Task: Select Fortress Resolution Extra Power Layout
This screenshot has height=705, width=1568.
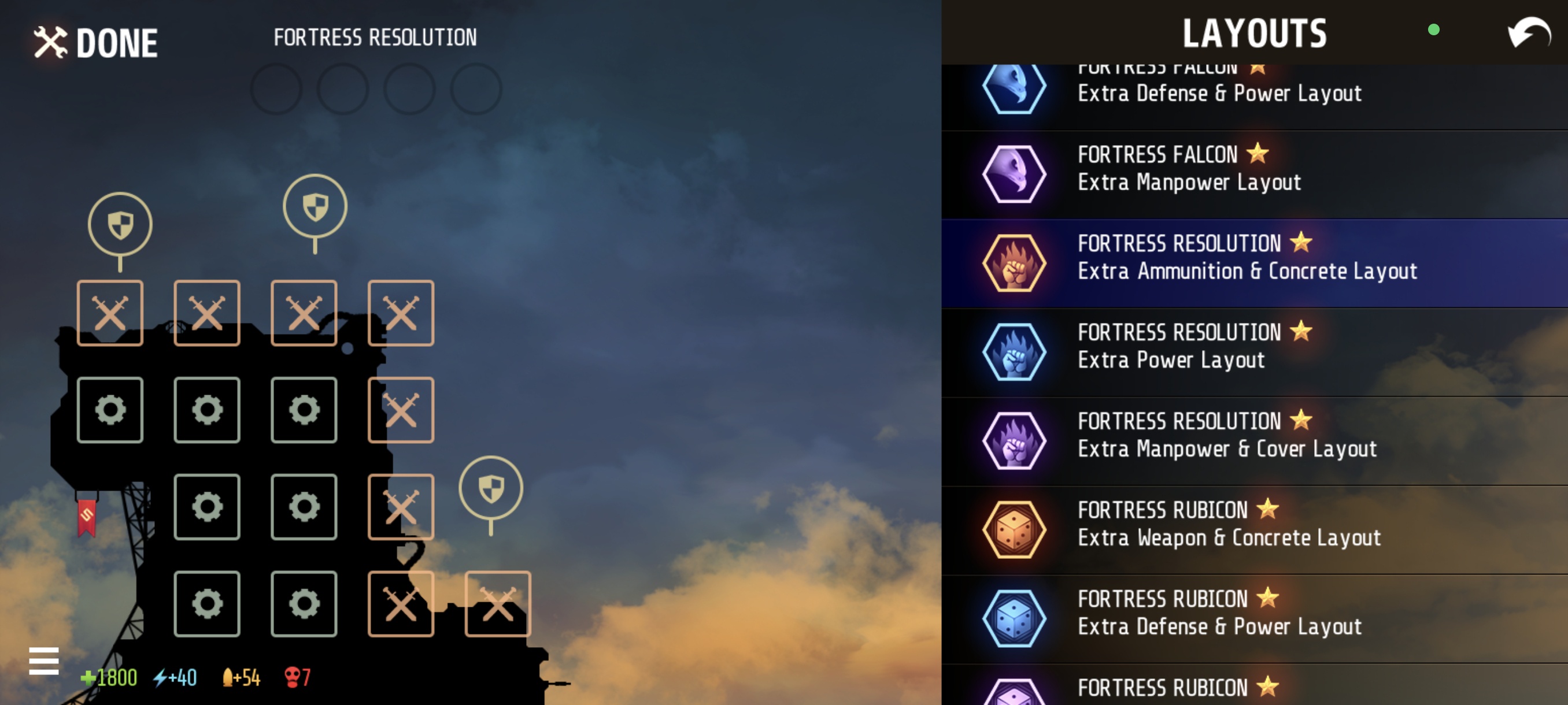Action: (1218, 346)
